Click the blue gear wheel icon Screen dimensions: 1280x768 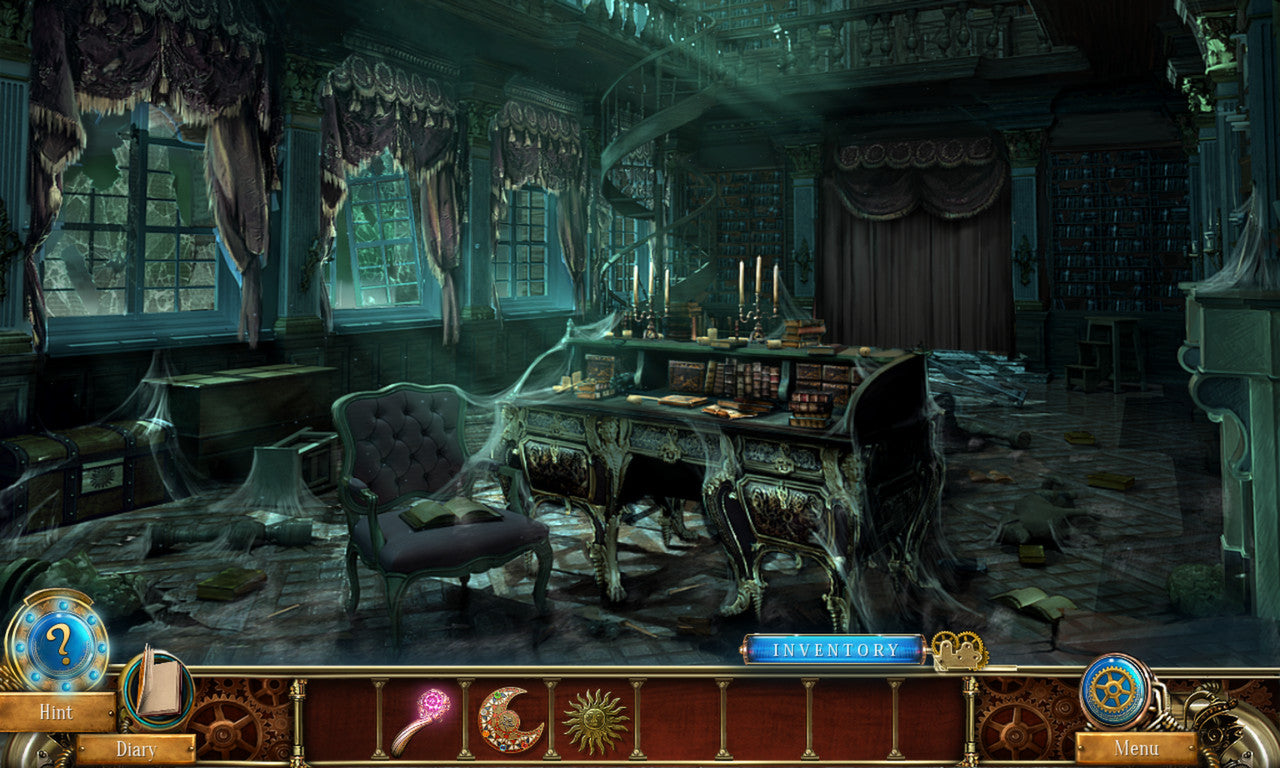pyautogui.click(x=1115, y=690)
